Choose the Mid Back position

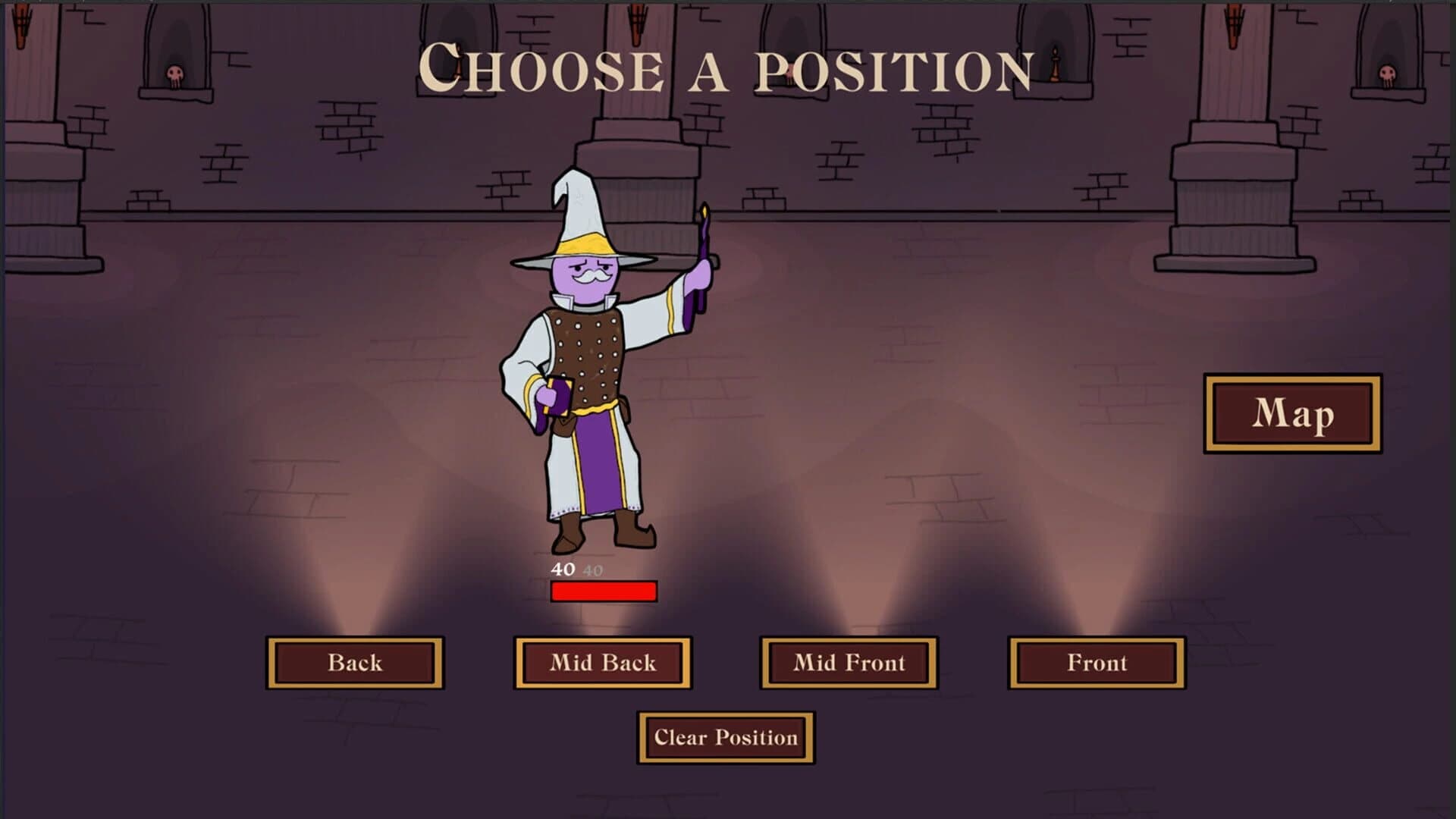tap(603, 663)
